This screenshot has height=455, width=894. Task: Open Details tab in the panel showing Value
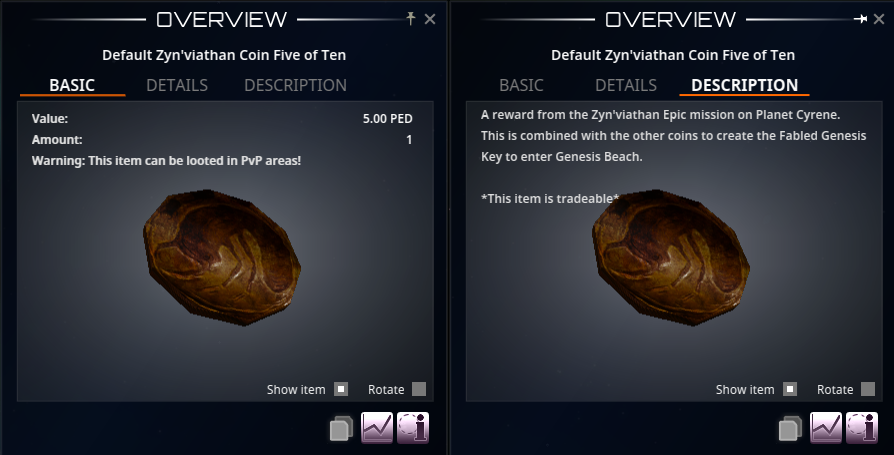(x=177, y=85)
